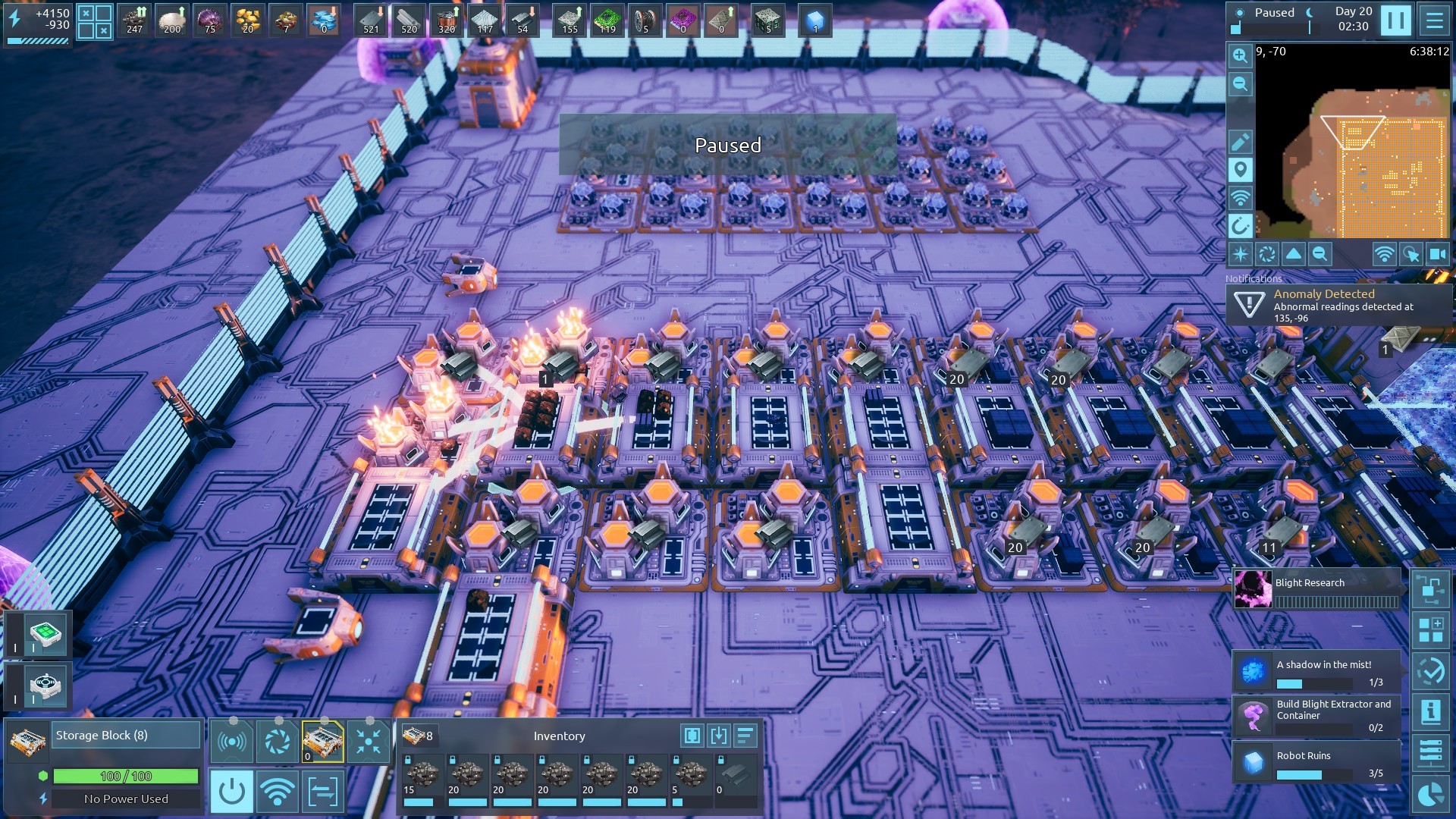Viewport: 1456px width, 819px height.
Task: Select the Build Blight Extractor and Container quest
Action: click(x=1317, y=716)
